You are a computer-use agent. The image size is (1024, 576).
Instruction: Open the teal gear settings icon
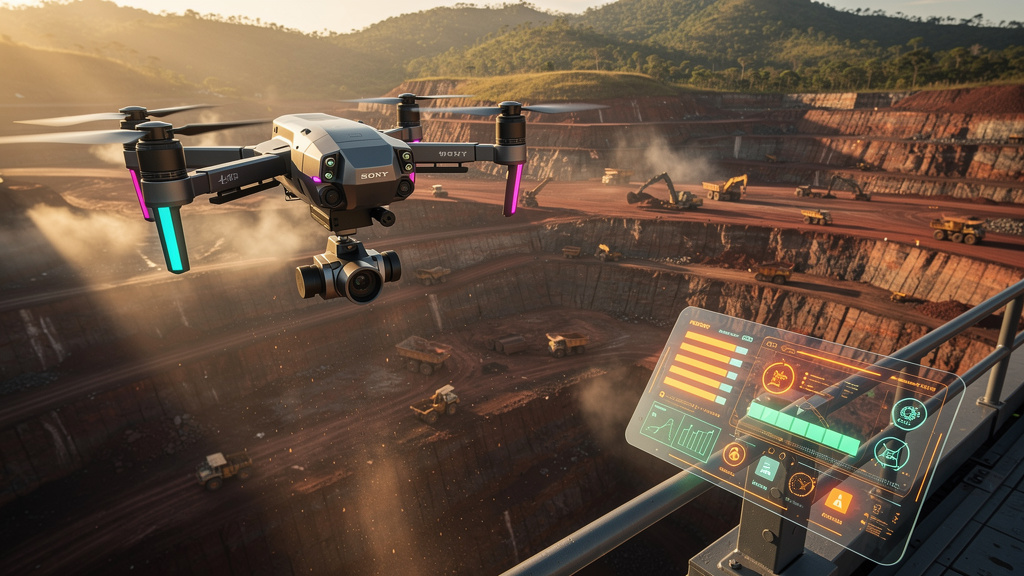[909, 413]
